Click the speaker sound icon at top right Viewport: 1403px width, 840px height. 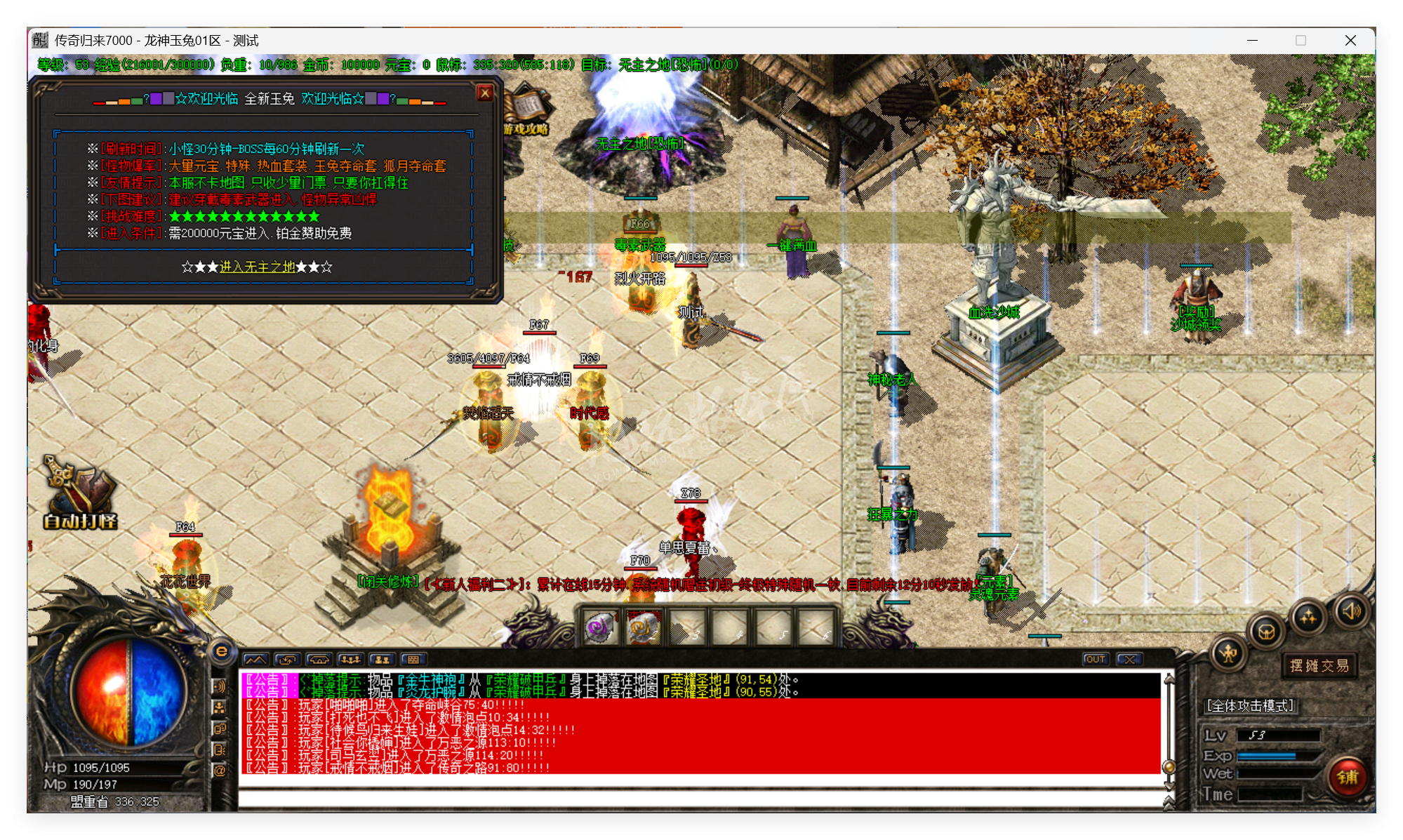[x=1352, y=611]
